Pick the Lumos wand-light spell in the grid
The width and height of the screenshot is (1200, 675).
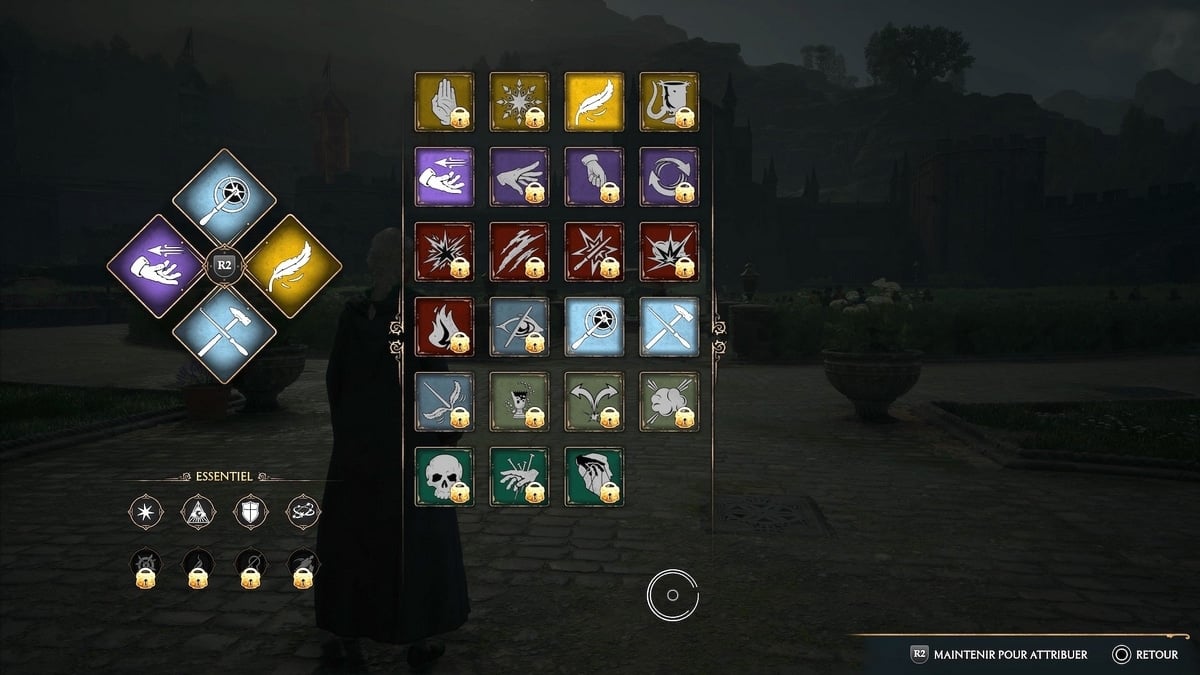coord(593,326)
